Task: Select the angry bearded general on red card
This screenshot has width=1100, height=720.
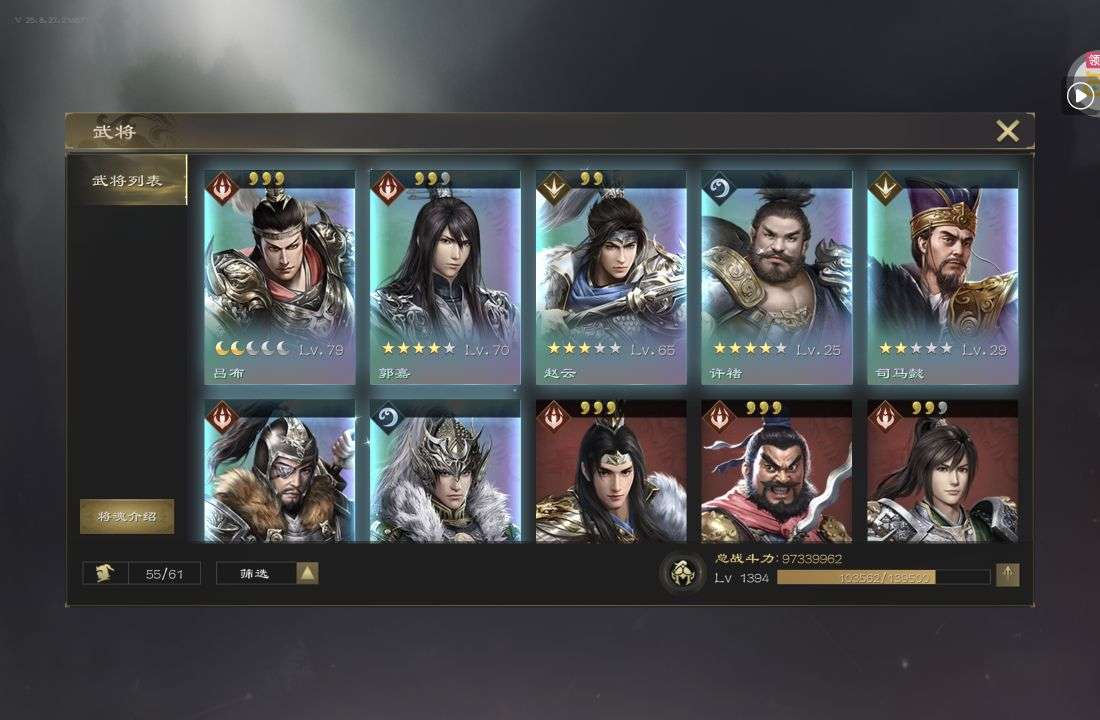Action: [x=777, y=472]
